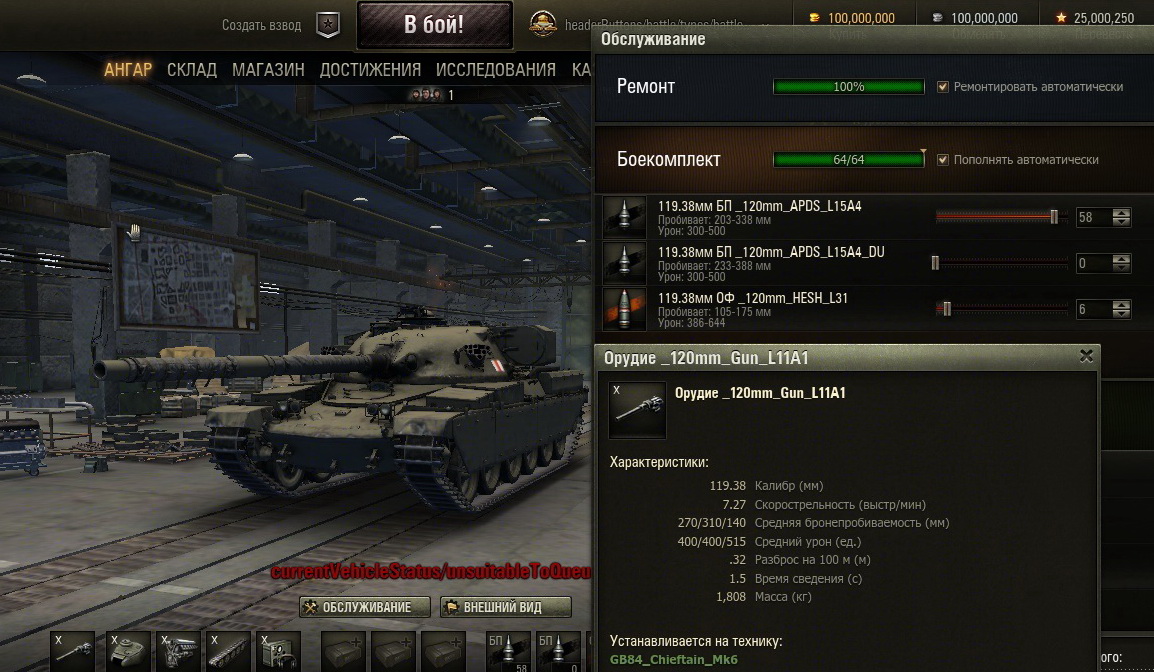Start battle with the В бой! button
This screenshot has height=672, width=1154.
(433, 25)
